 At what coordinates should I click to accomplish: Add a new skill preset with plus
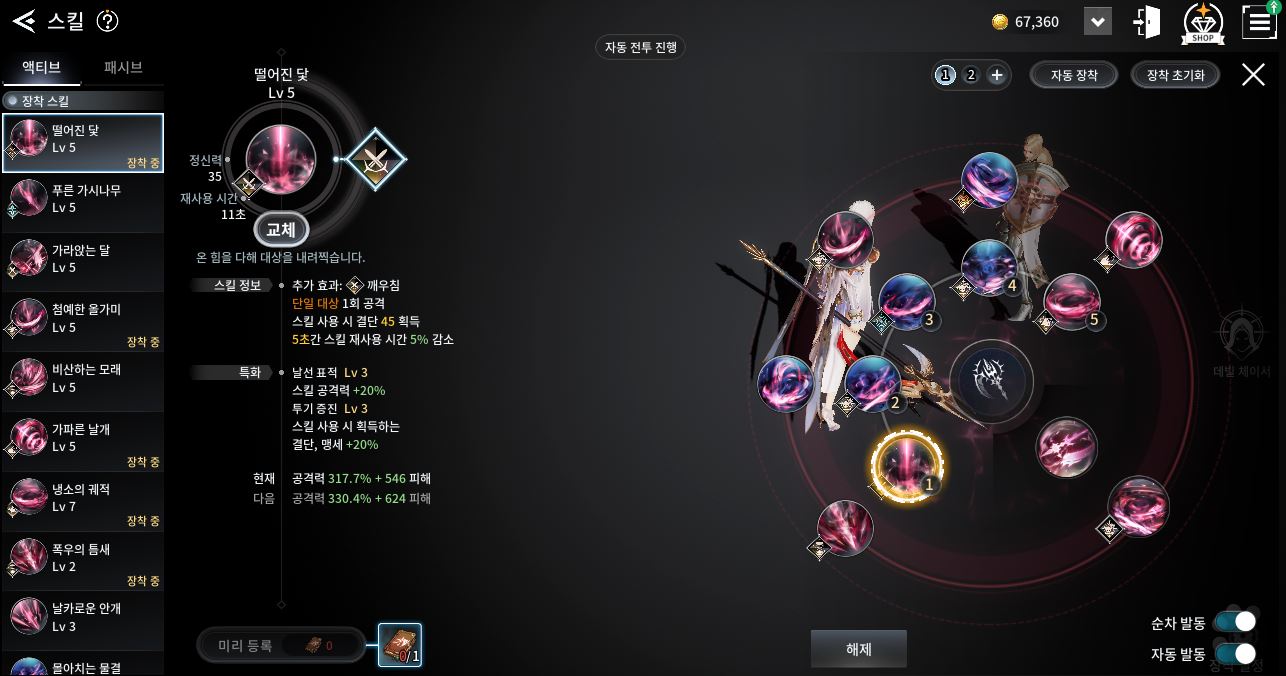click(996, 75)
